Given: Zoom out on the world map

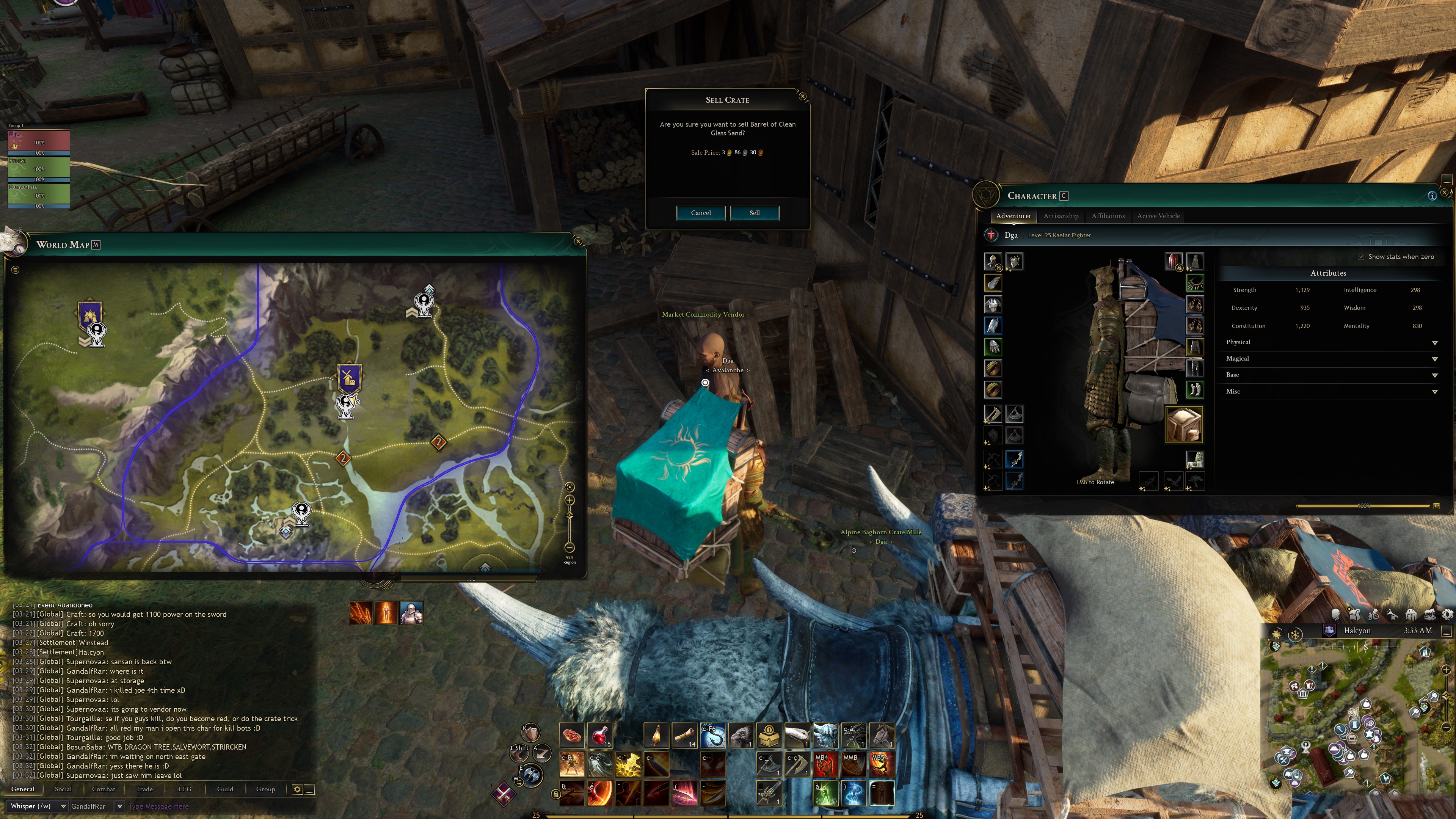Looking at the screenshot, I should coord(570,547).
